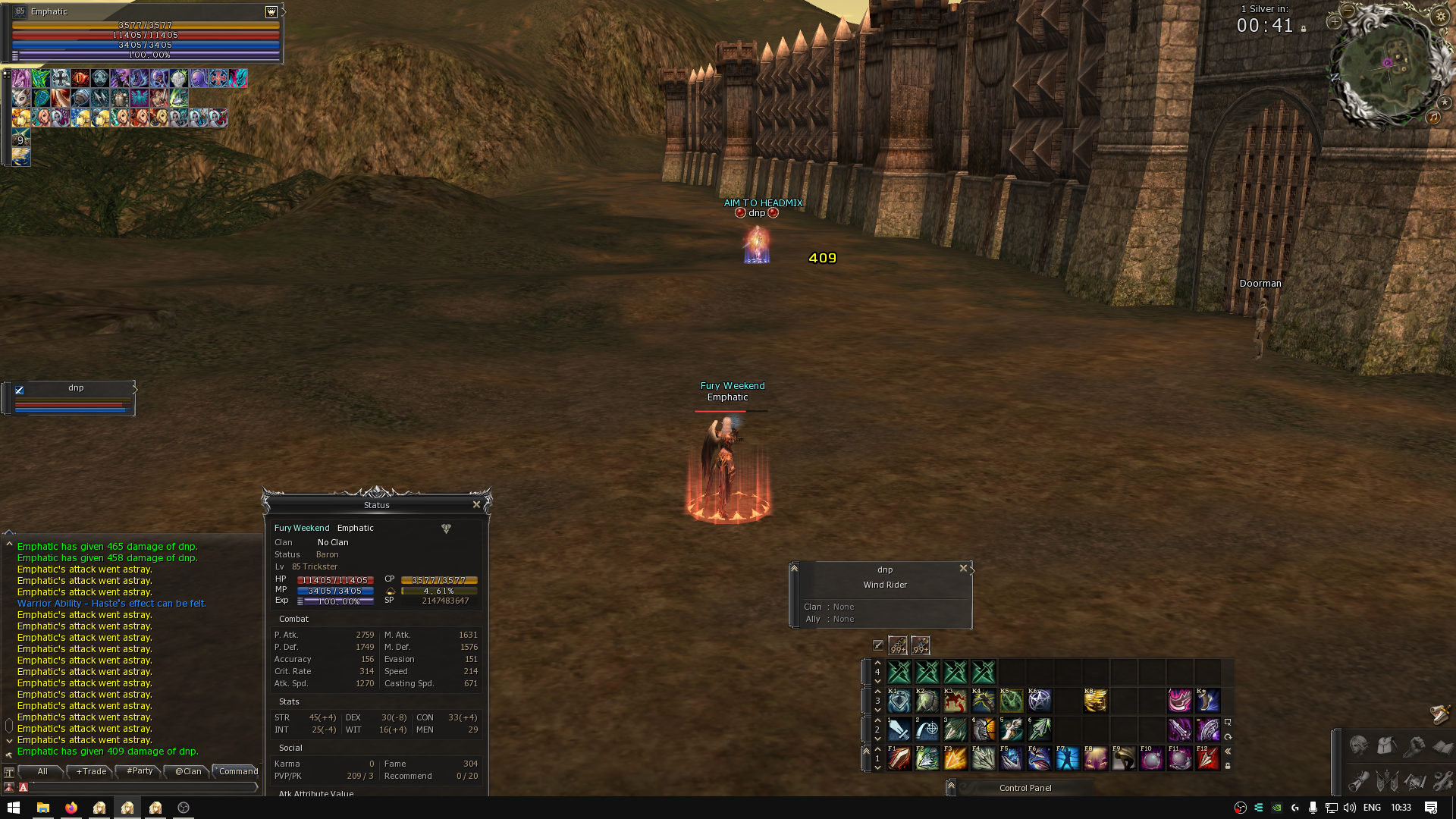Use the F12 red arrow skill
Viewport: 1456px width, 819px height.
pos(1207,758)
